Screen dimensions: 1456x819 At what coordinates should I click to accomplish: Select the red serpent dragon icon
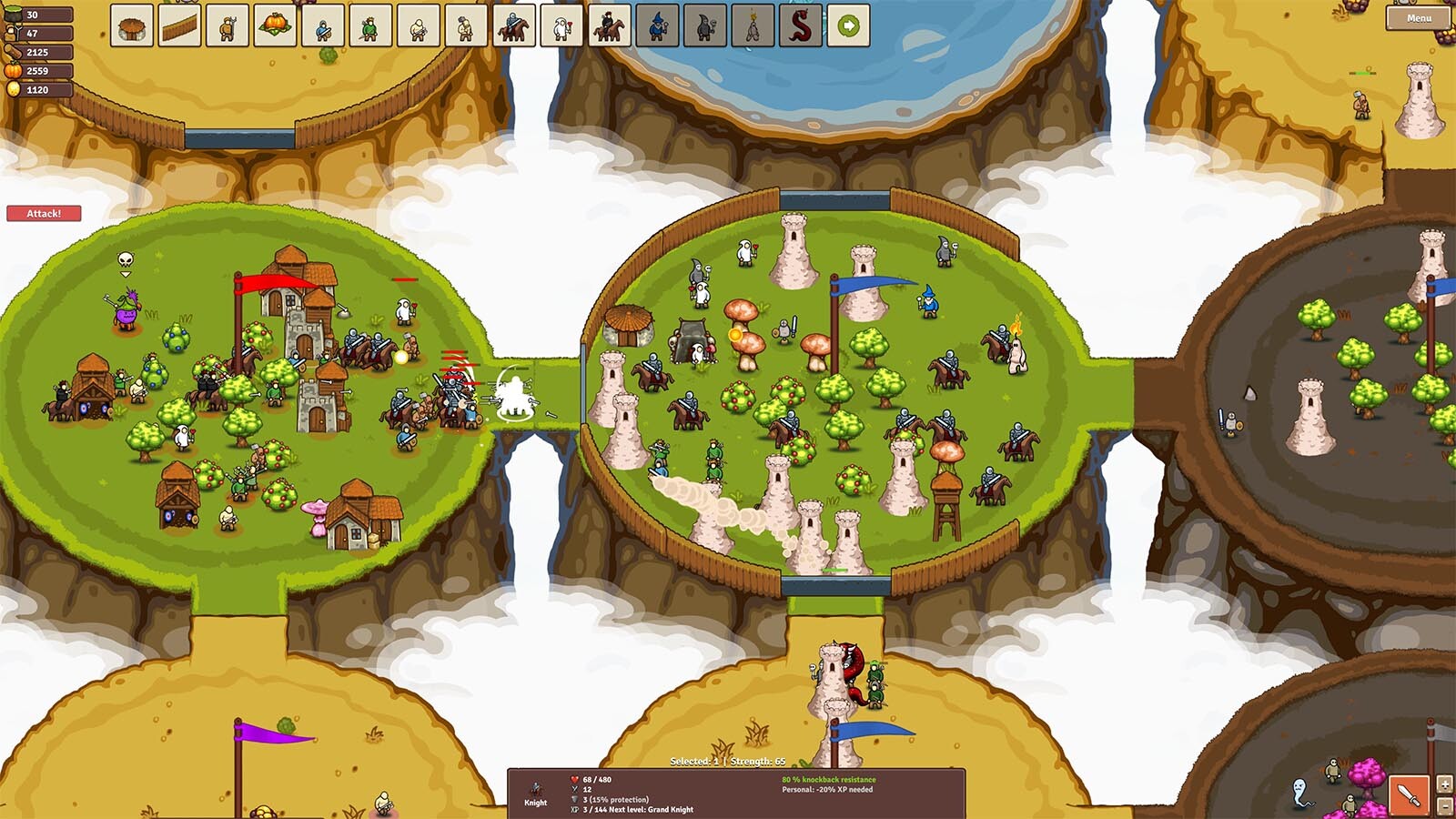(x=800, y=26)
